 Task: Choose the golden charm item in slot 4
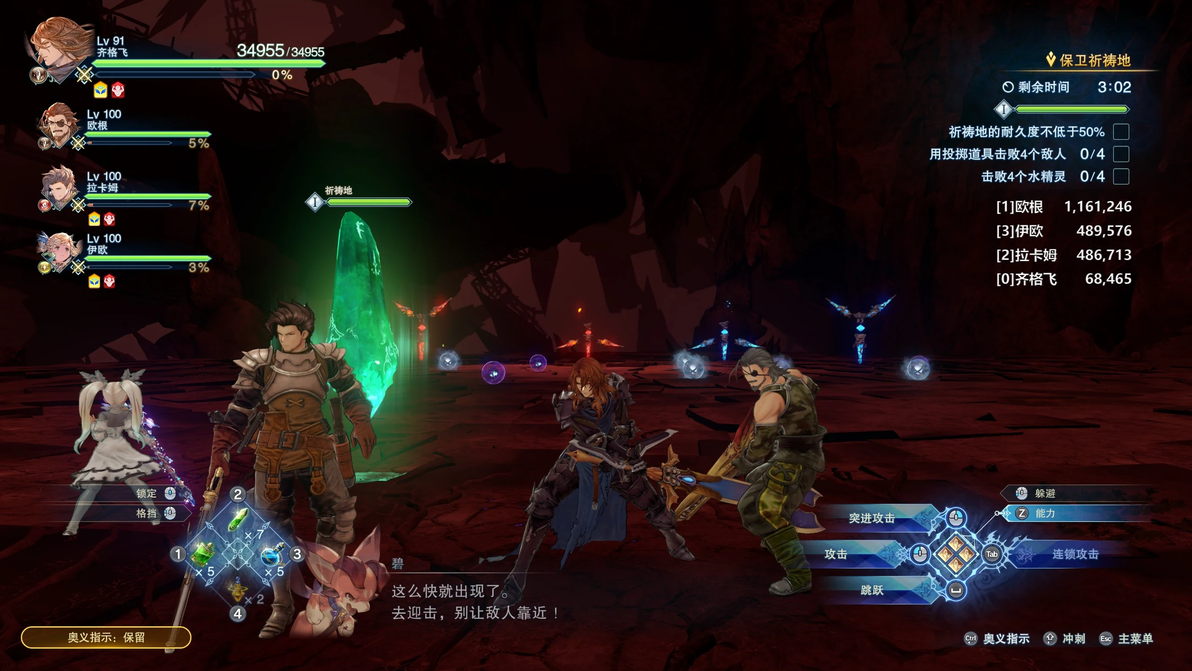tap(238, 587)
